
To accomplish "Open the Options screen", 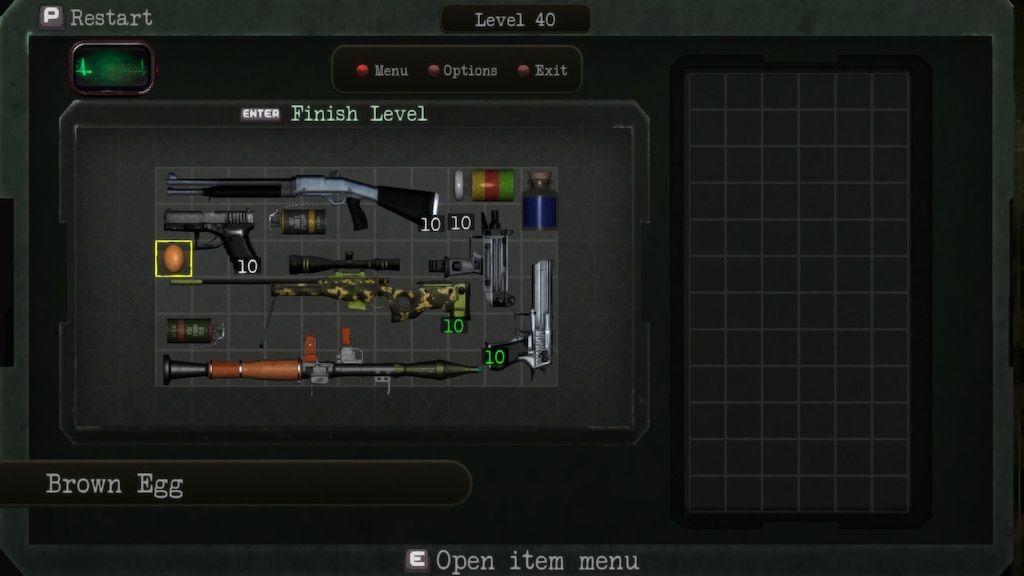I will pyautogui.click(x=462, y=71).
